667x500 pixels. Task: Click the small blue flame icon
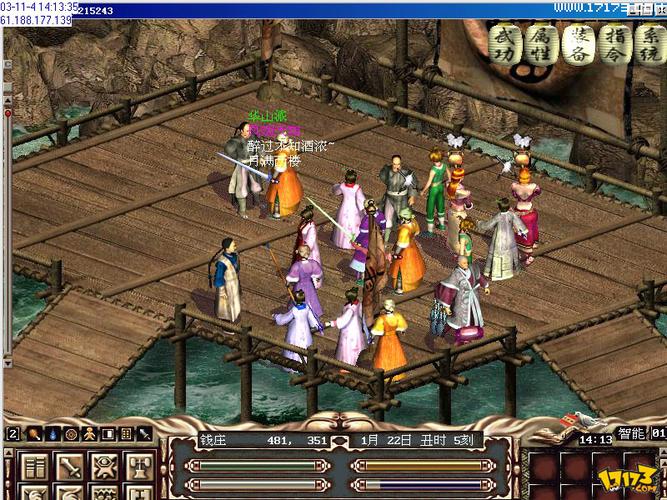52,435
